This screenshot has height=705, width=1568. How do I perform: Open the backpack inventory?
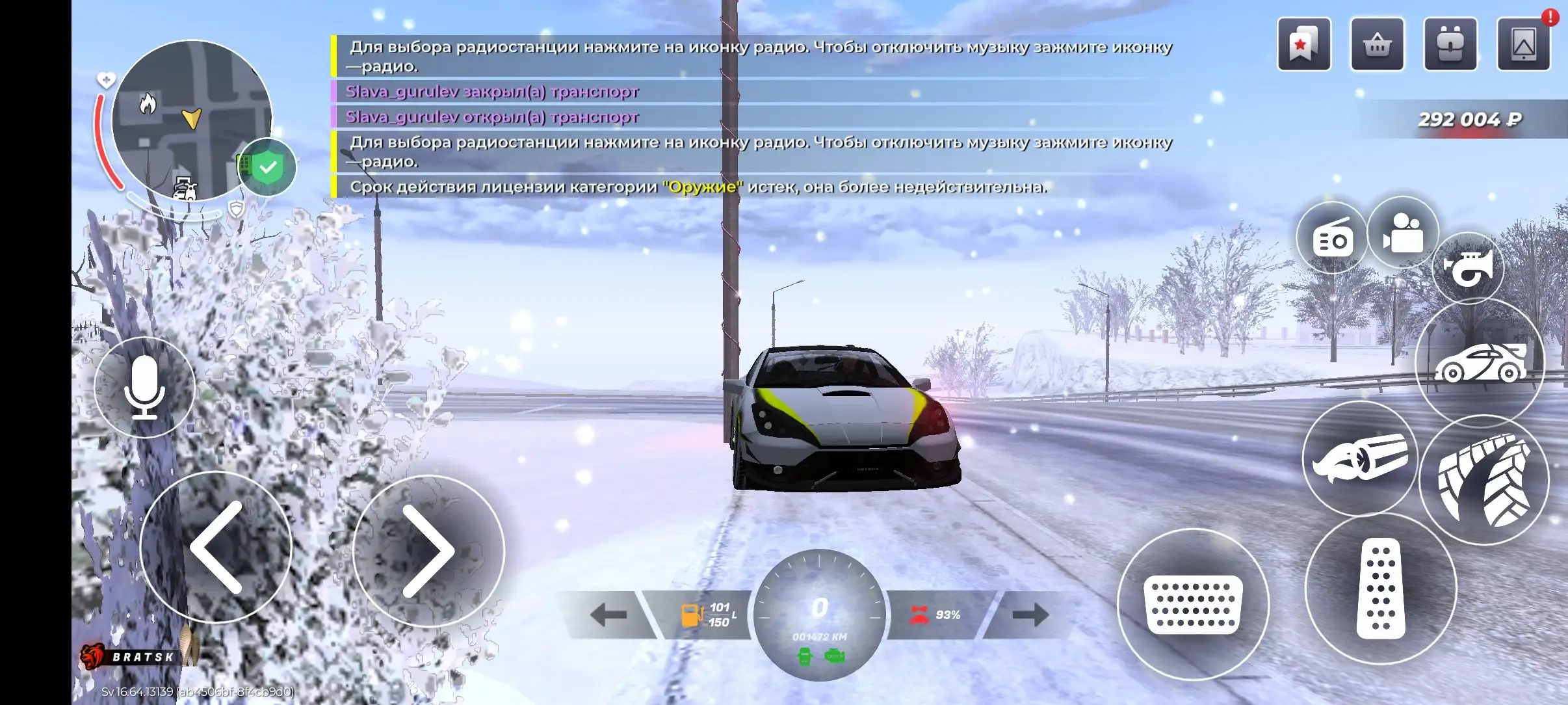click(1450, 44)
